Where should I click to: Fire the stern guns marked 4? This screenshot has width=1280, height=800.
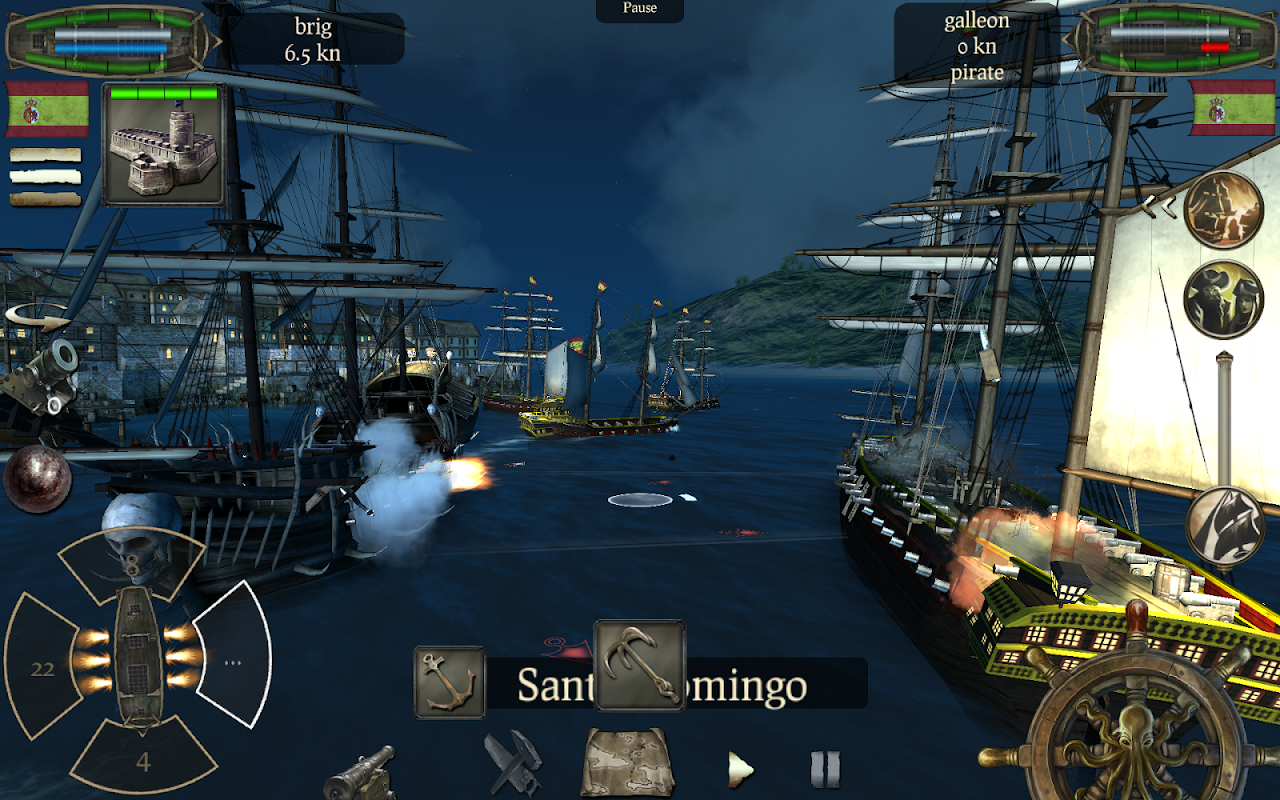pyautogui.click(x=143, y=760)
